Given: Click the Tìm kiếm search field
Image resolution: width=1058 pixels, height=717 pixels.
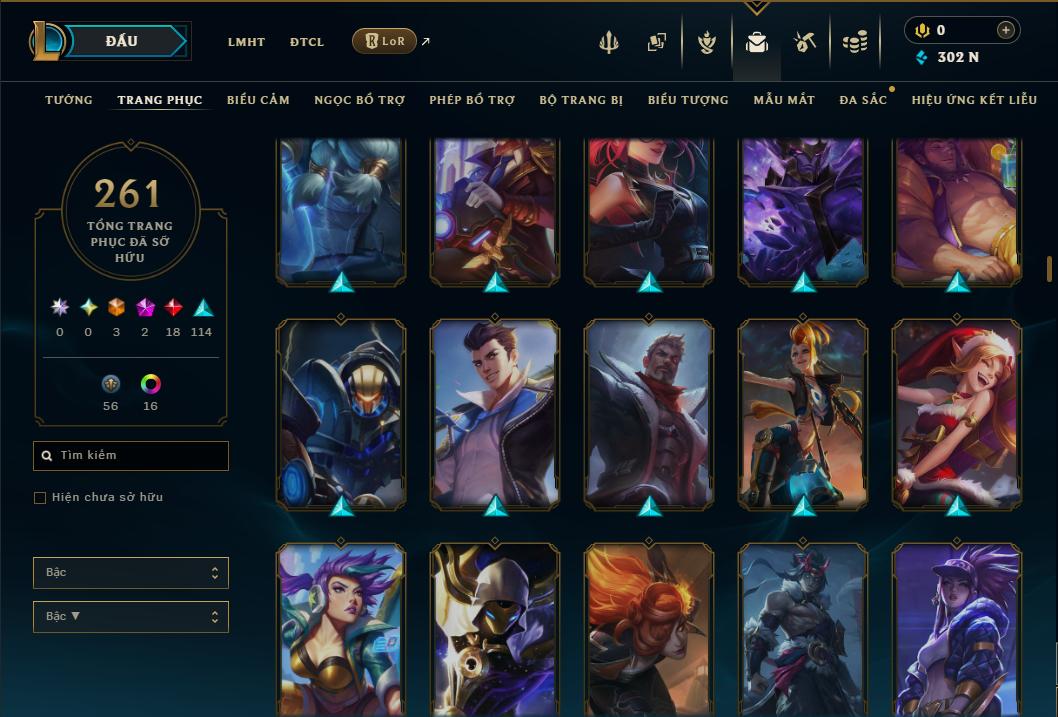Looking at the screenshot, I should [131, 456].
